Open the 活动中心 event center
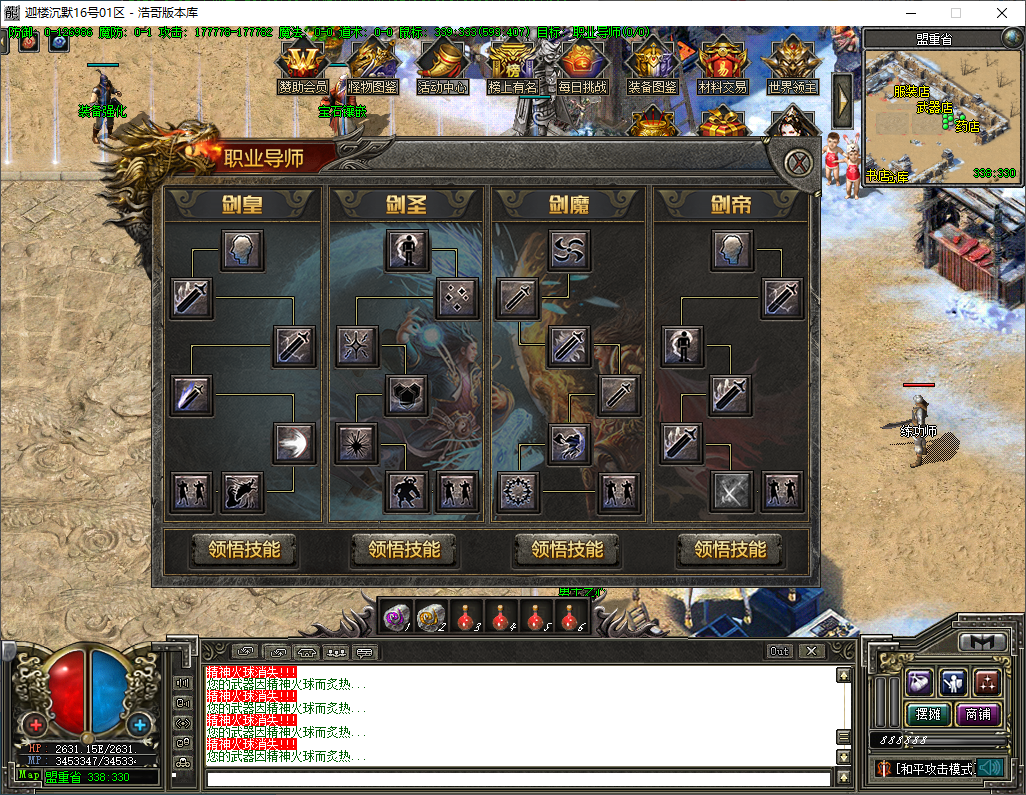 tap(442, 67)
